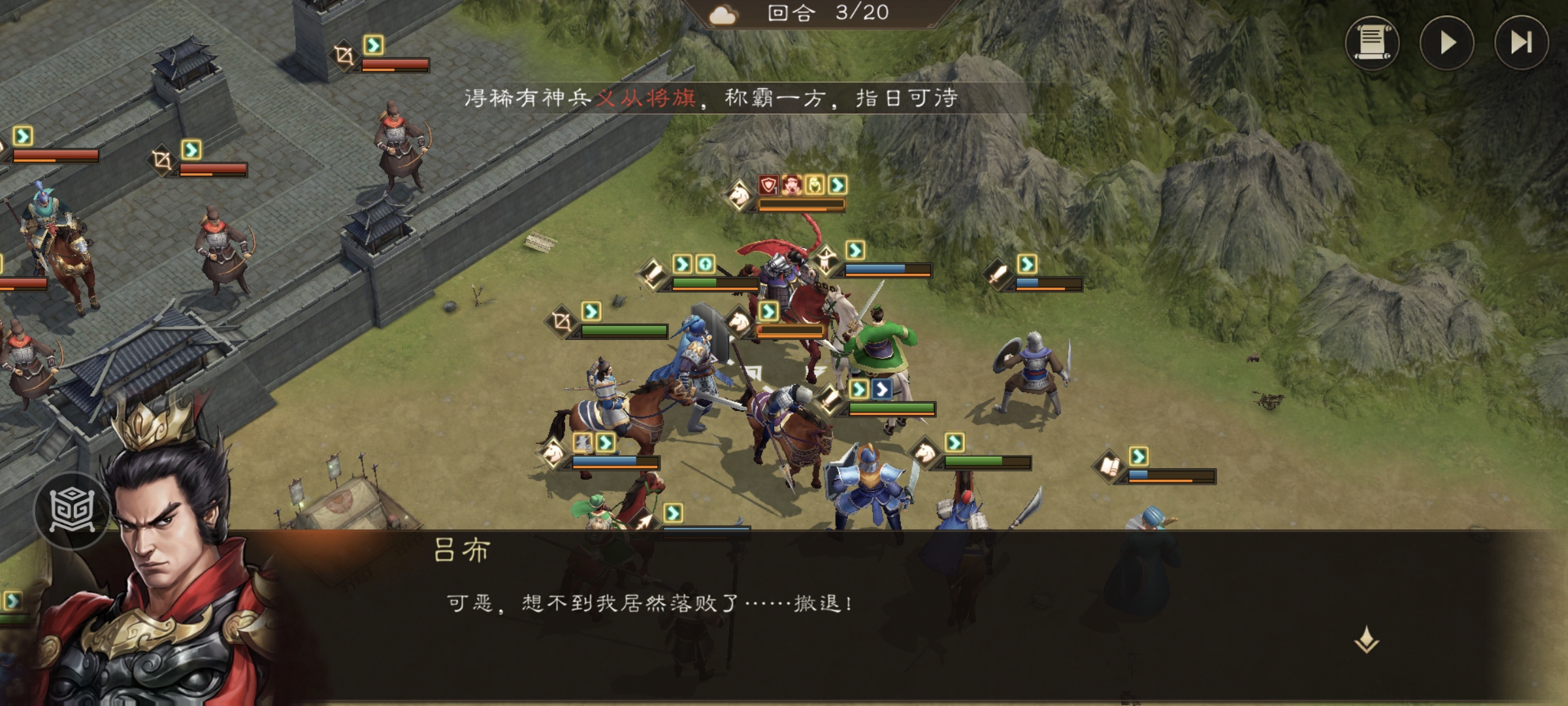This screenshot has height=706, width=1568.
Task: Tap the glowing yellow buff icon next to the shield debuff
Action: 813,186
